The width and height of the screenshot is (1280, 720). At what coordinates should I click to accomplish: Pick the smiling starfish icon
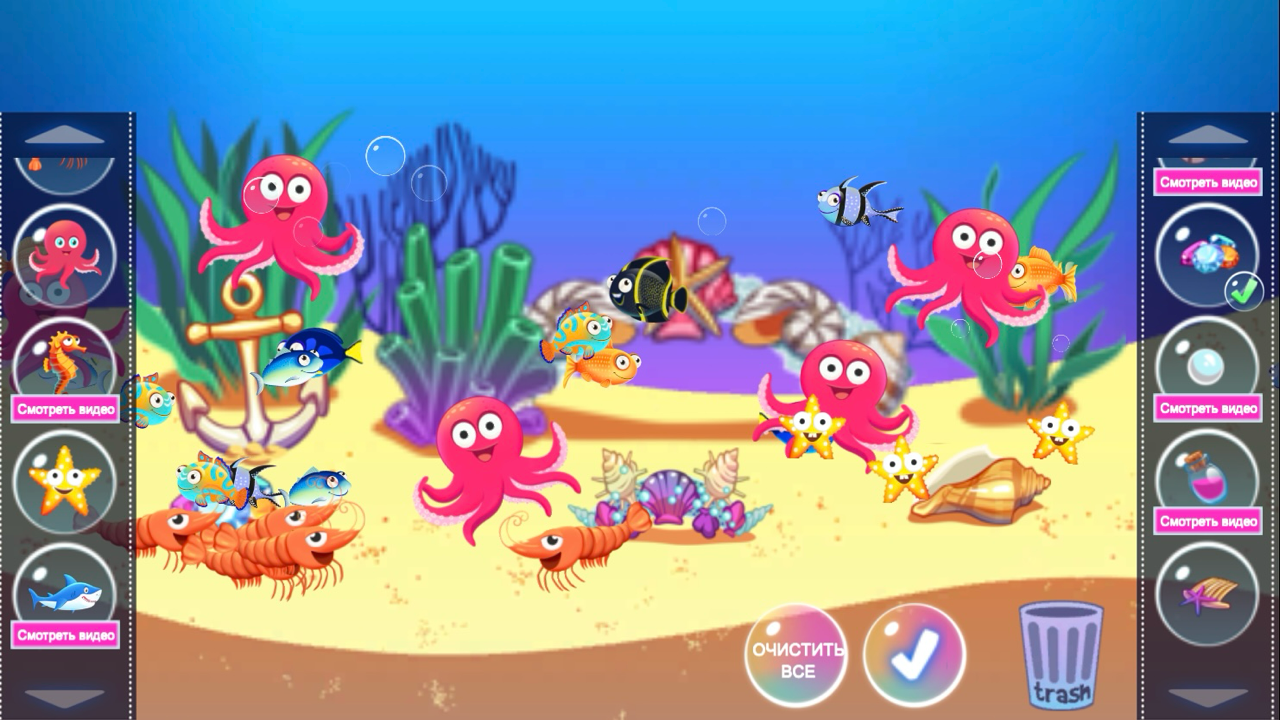63,483
